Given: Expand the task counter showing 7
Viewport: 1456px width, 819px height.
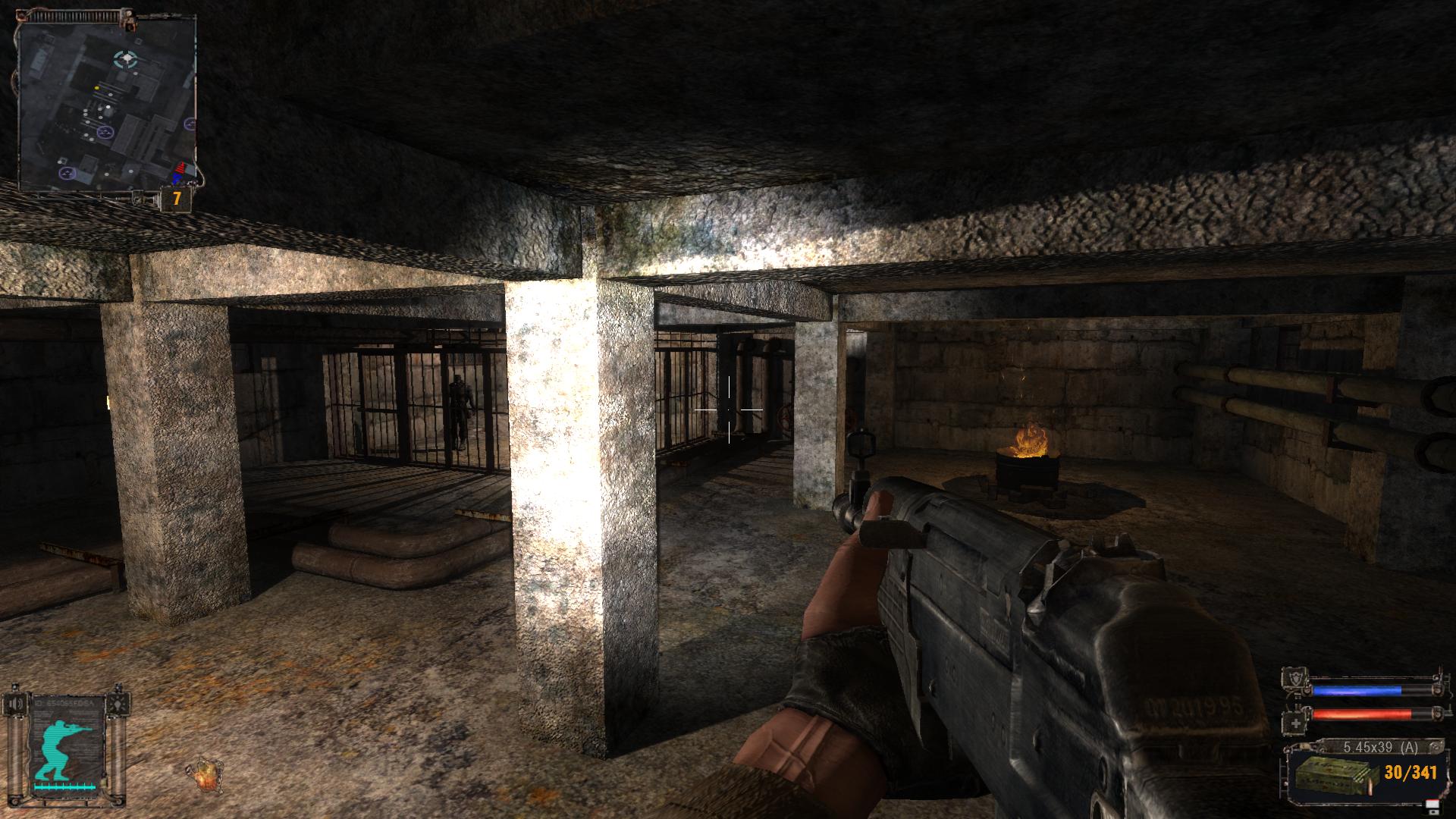Looking at the screenshot, I should coord(175,199).
